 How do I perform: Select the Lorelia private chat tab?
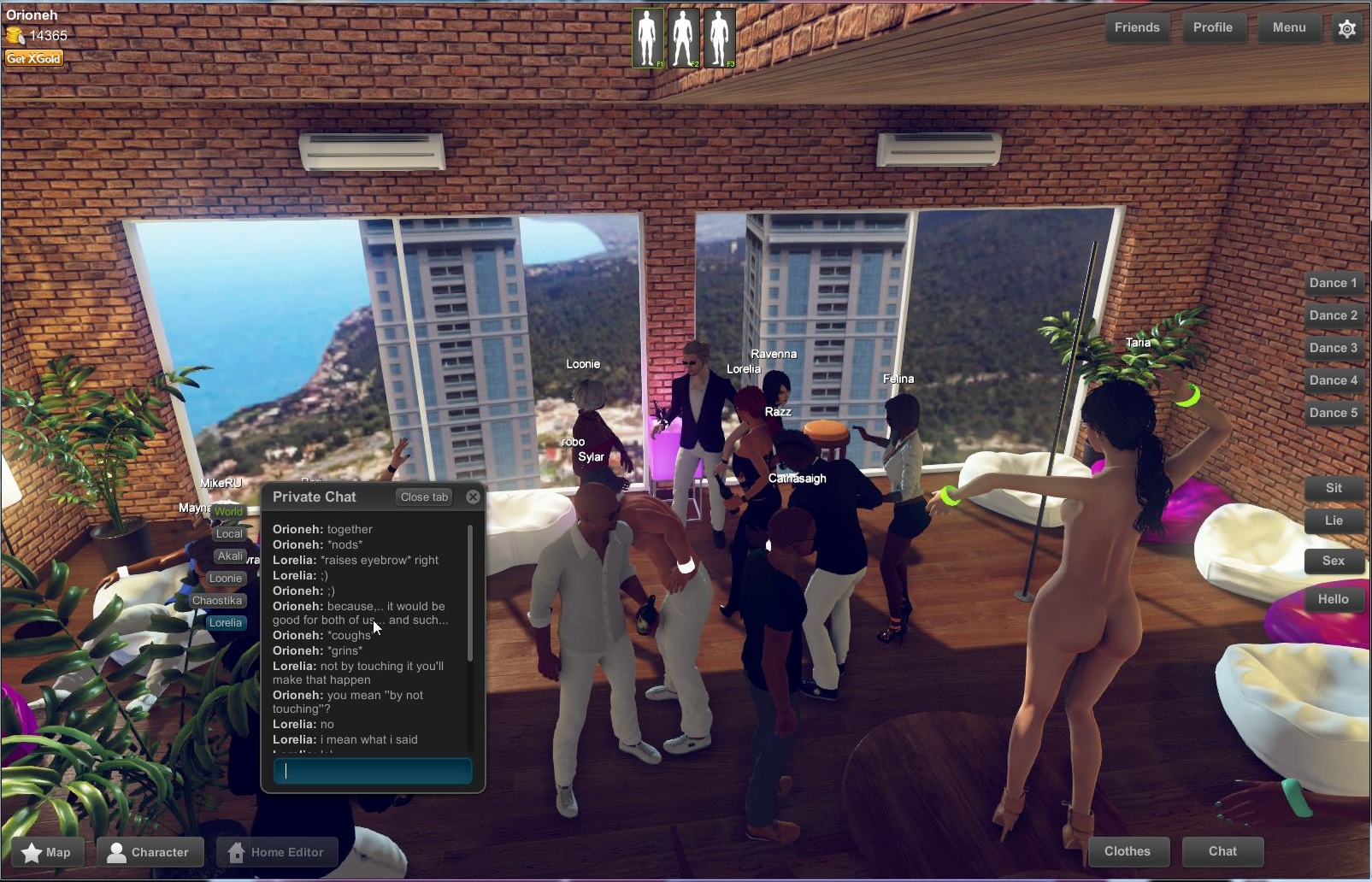click(225, 623)
